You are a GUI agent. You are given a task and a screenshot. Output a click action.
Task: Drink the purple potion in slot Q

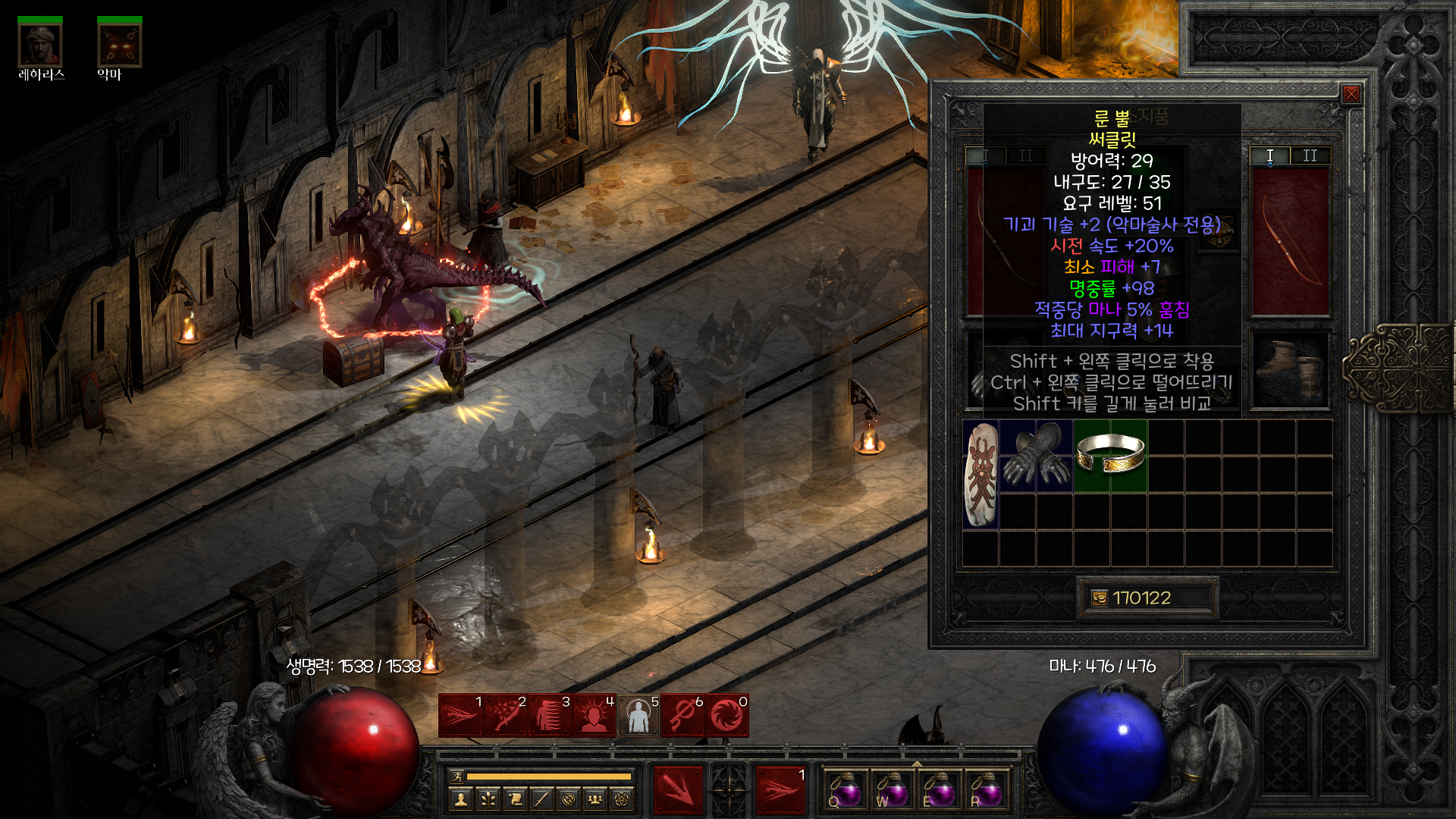click(x=845, y=790)
